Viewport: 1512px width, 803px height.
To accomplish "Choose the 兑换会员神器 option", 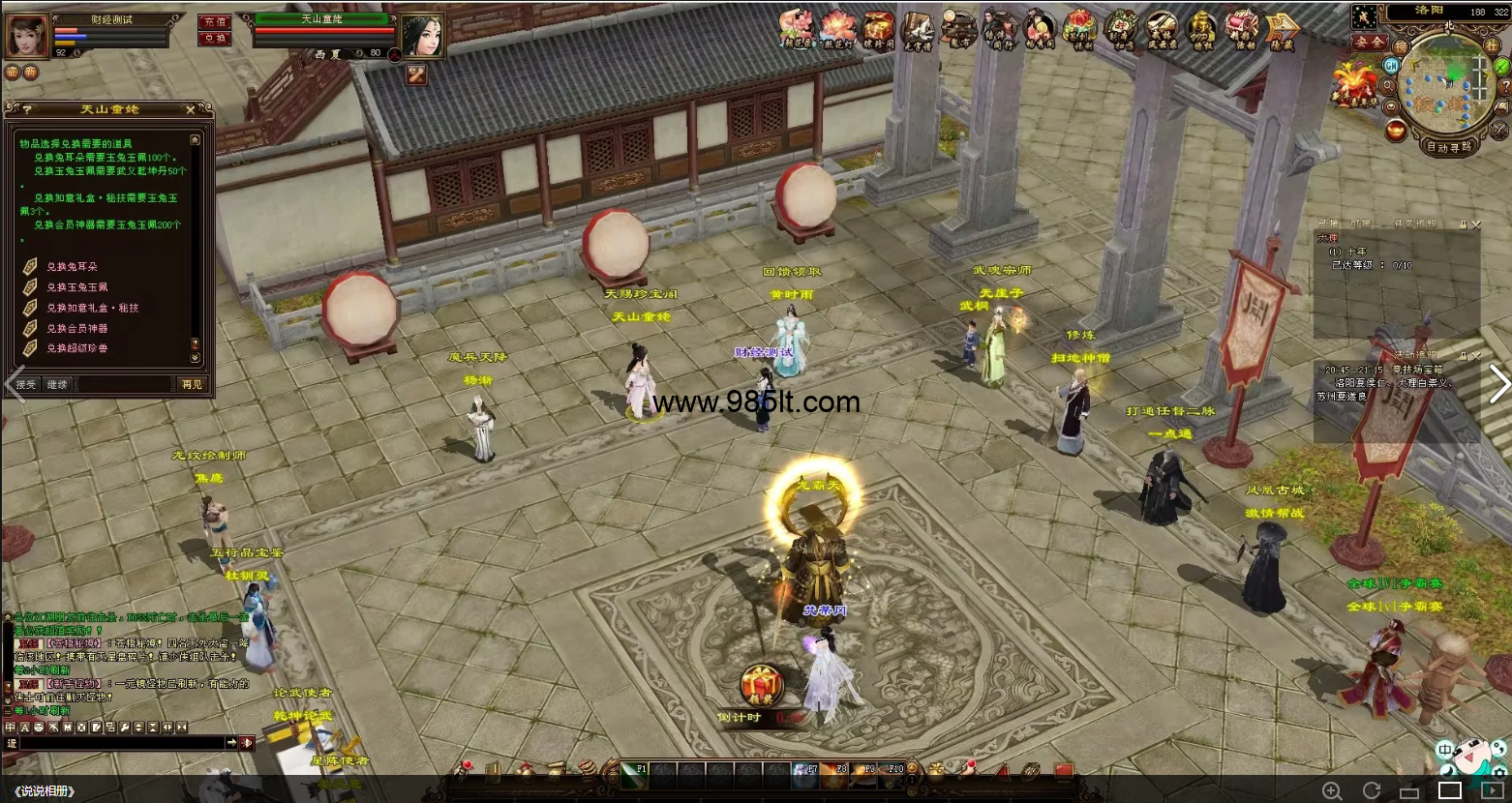I will tap(77, 328).
